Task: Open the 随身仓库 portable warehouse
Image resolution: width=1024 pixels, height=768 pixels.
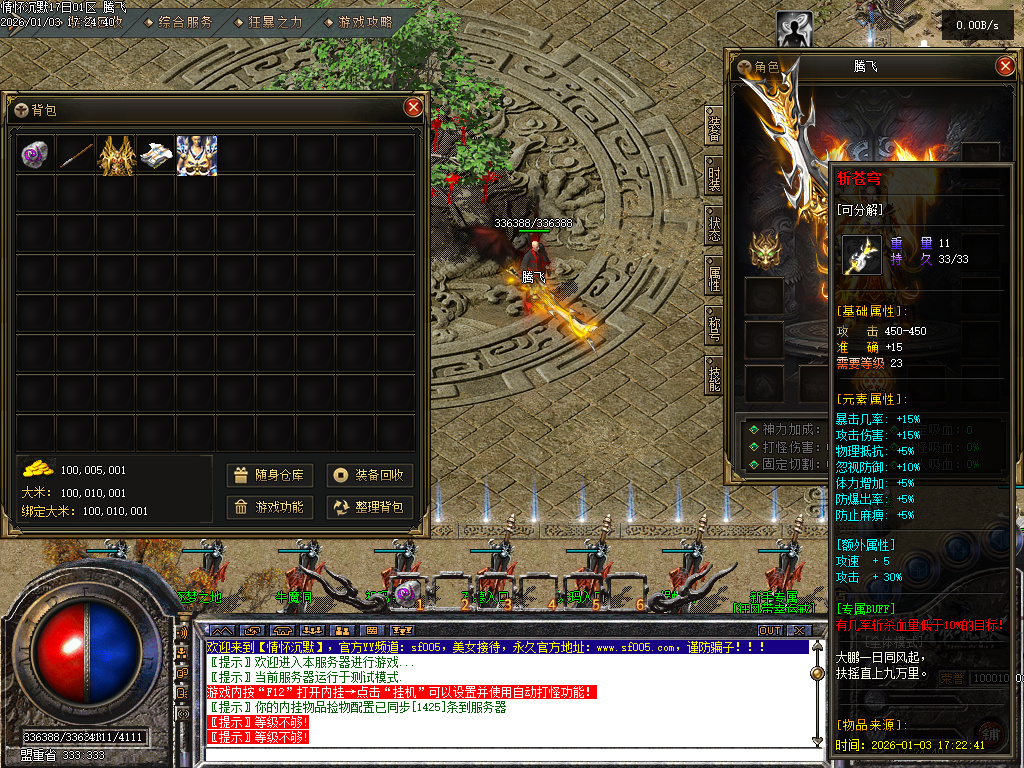Action: (270, 475)
